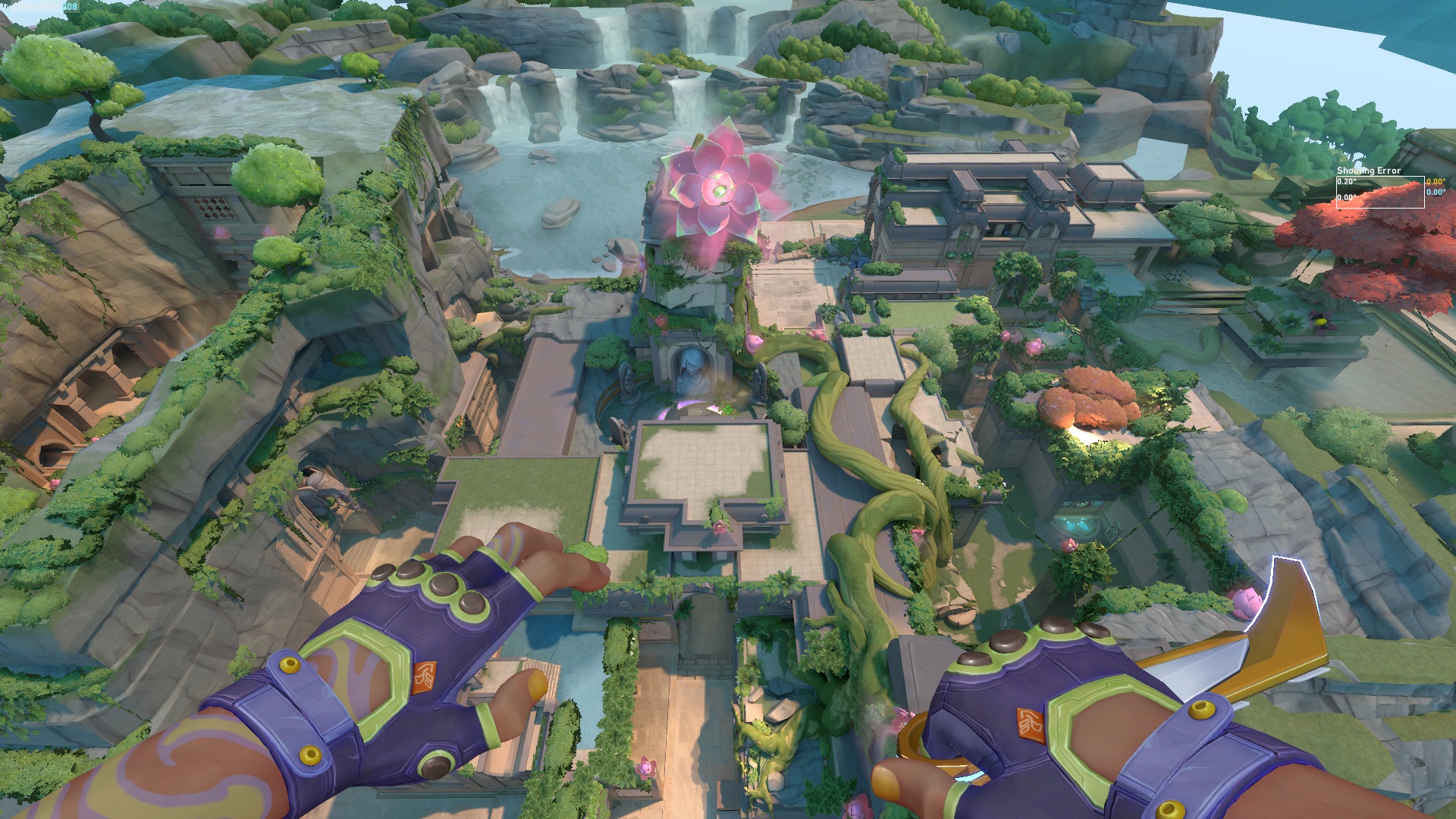Image resolution: width=1456 pixels, height=819 pixels.
Task: Click the giant pink lotus flower
Action: point(717,190)
